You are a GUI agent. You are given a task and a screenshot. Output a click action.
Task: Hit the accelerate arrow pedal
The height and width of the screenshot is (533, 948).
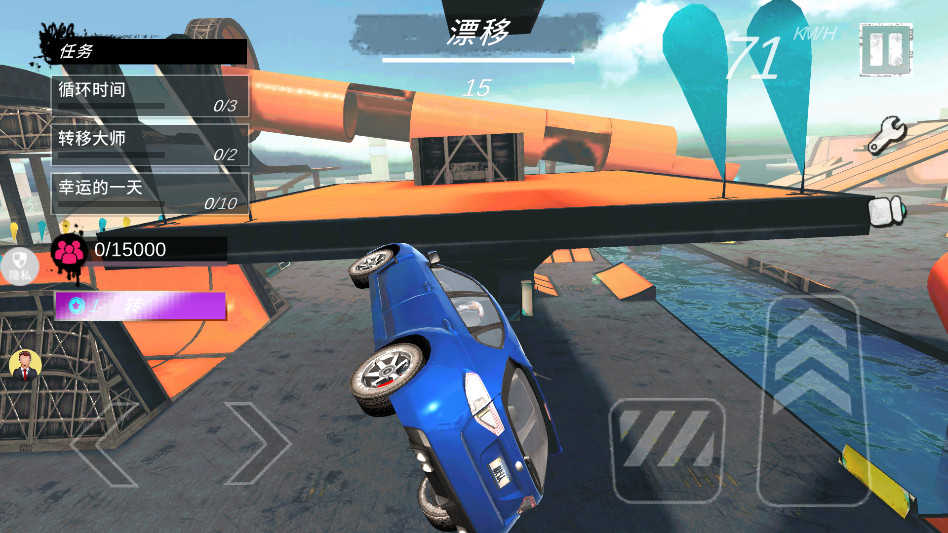tap(811, 400)
